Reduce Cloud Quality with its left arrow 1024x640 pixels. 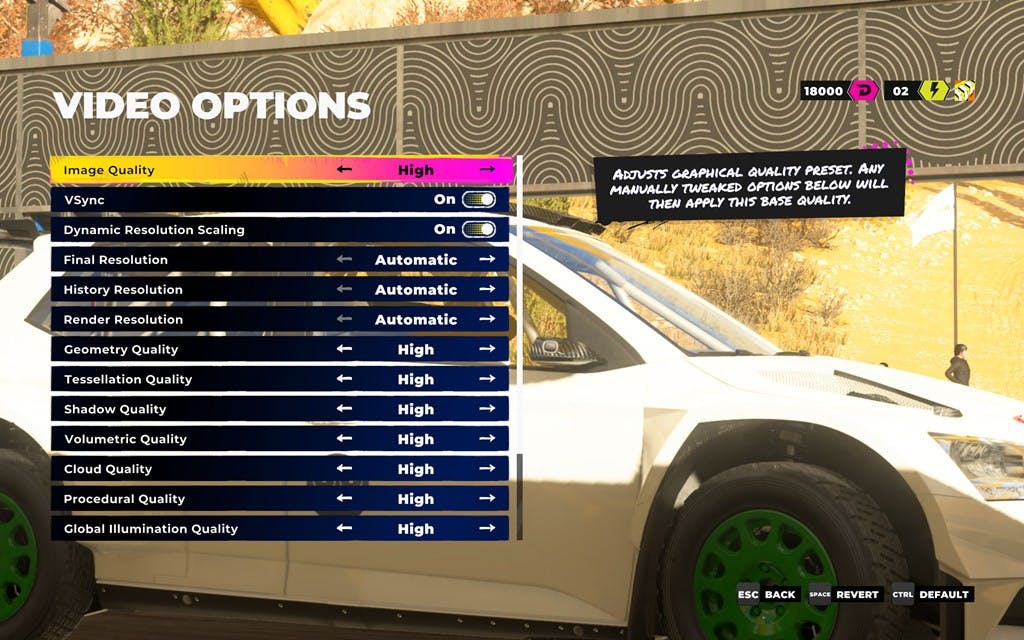pyautogui.click(x=345, y=469)
